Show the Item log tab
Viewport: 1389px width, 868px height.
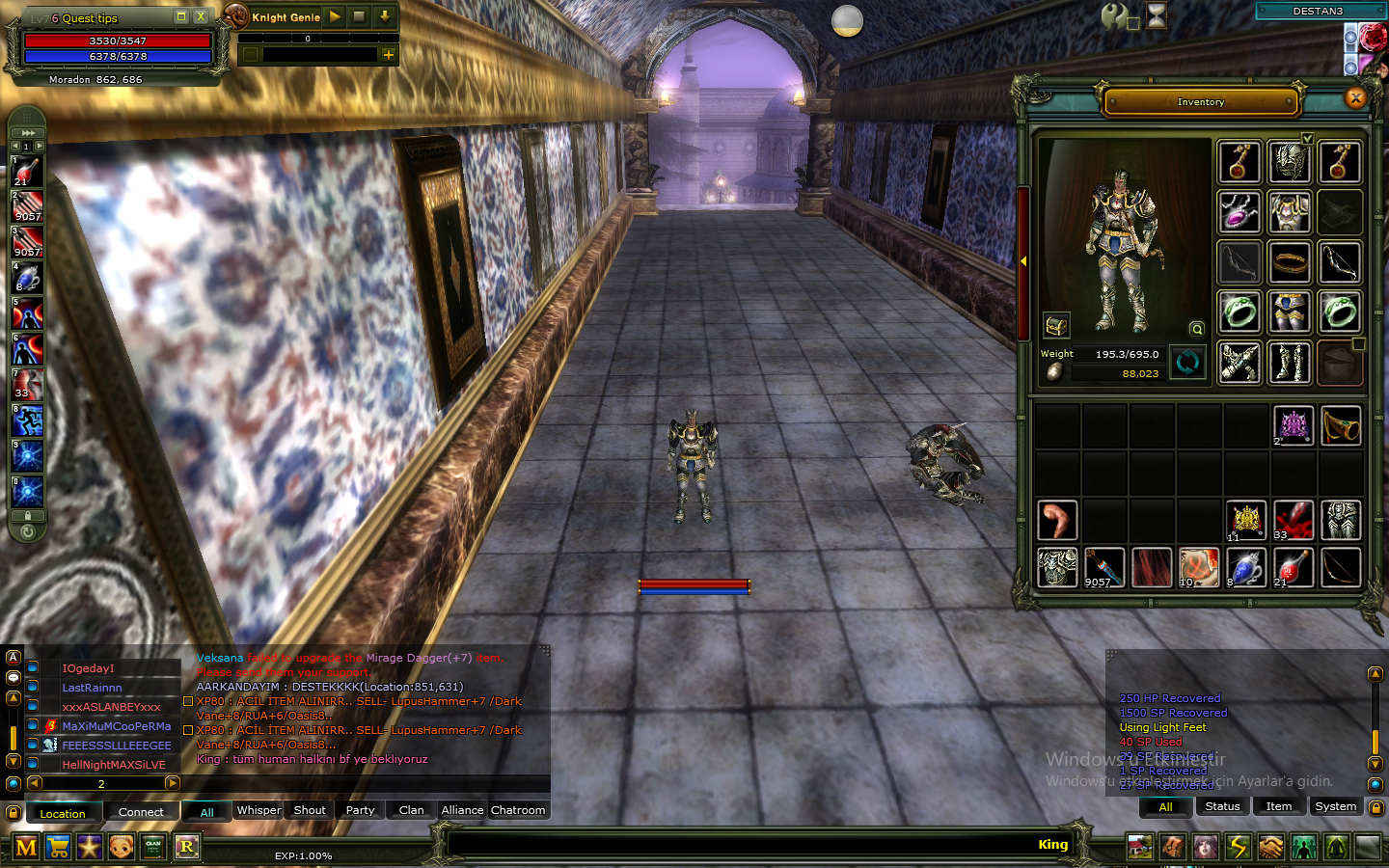[x=1279, y=806]
